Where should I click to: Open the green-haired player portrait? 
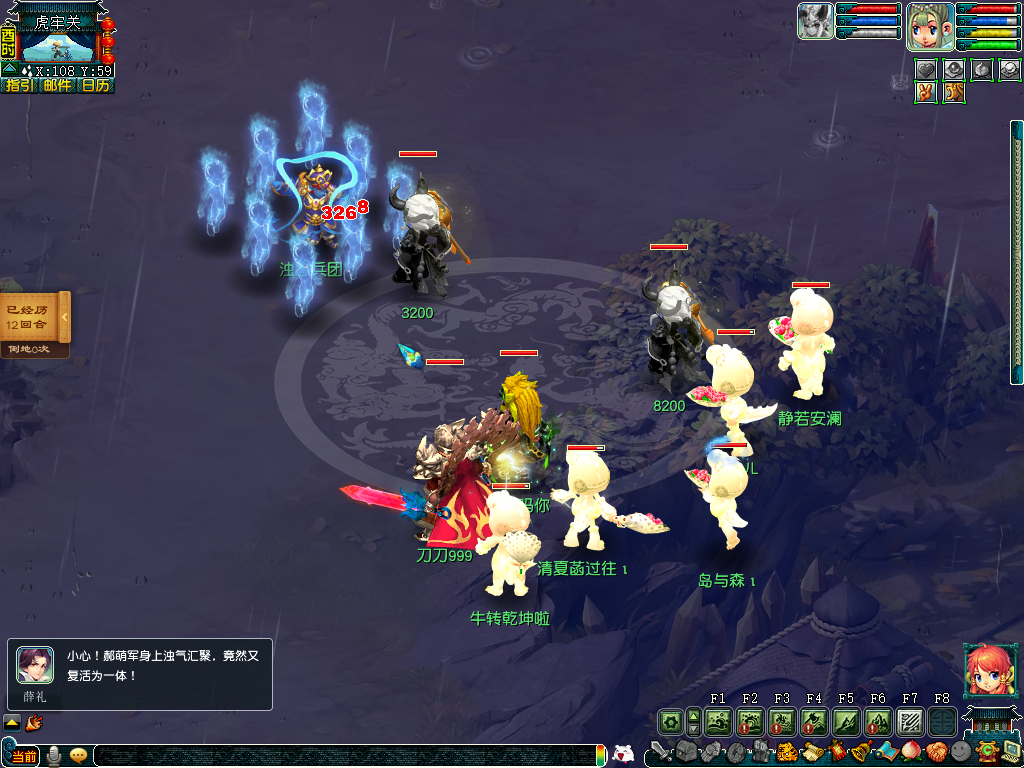(929, 27)
